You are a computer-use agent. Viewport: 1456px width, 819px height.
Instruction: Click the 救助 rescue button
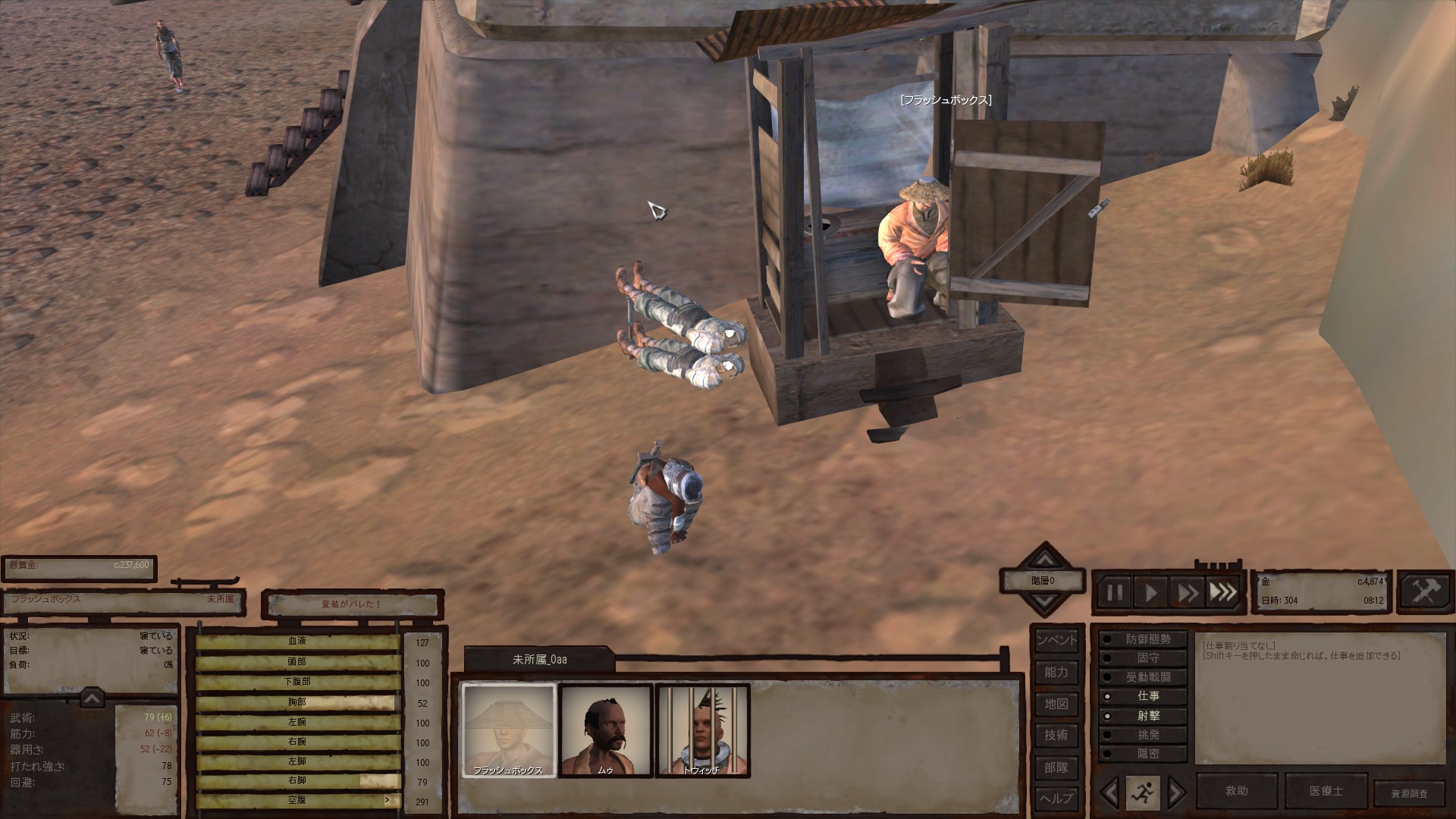(1237, 791)
